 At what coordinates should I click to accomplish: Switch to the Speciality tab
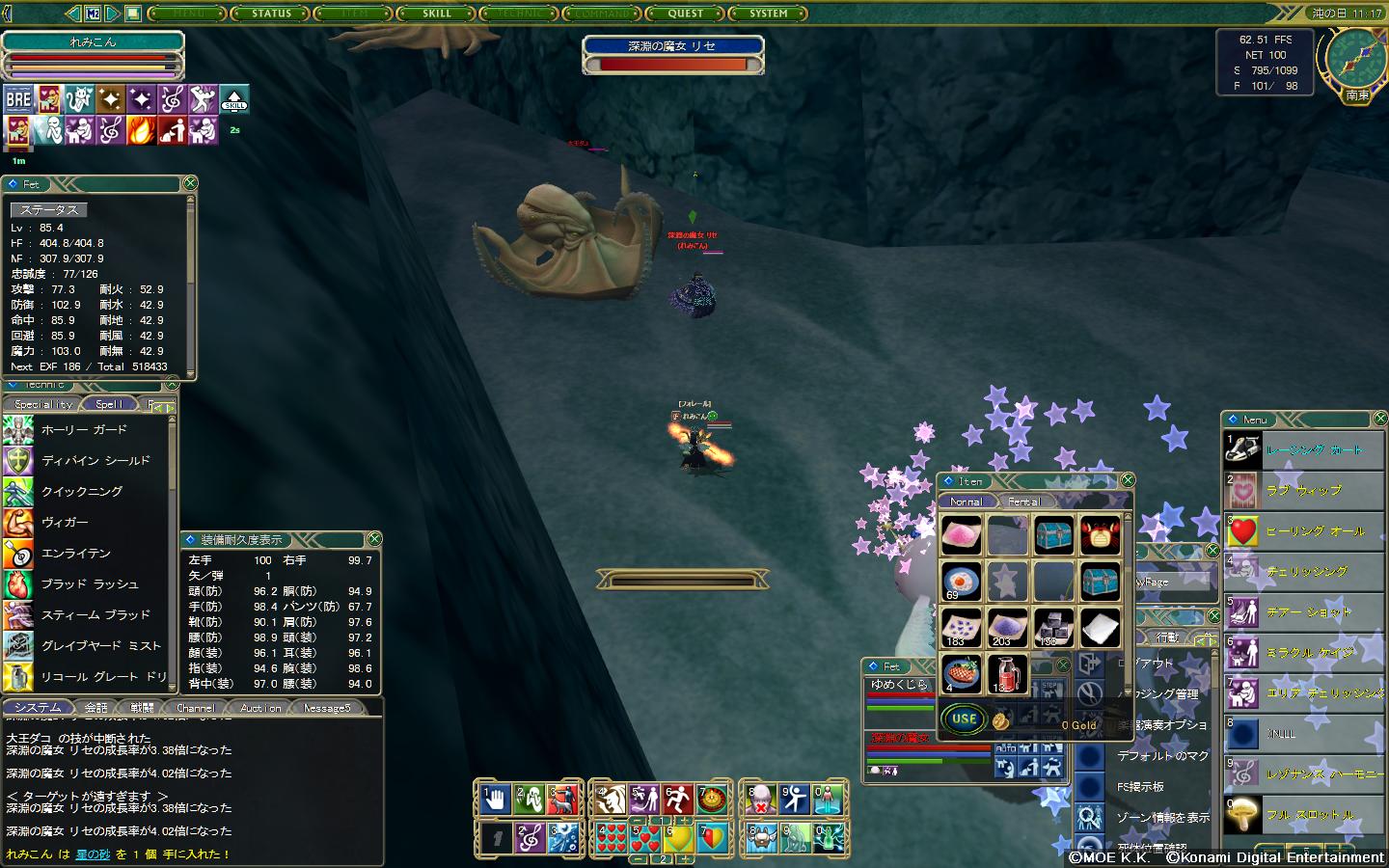pyautogui.click(x=43, y=404)
